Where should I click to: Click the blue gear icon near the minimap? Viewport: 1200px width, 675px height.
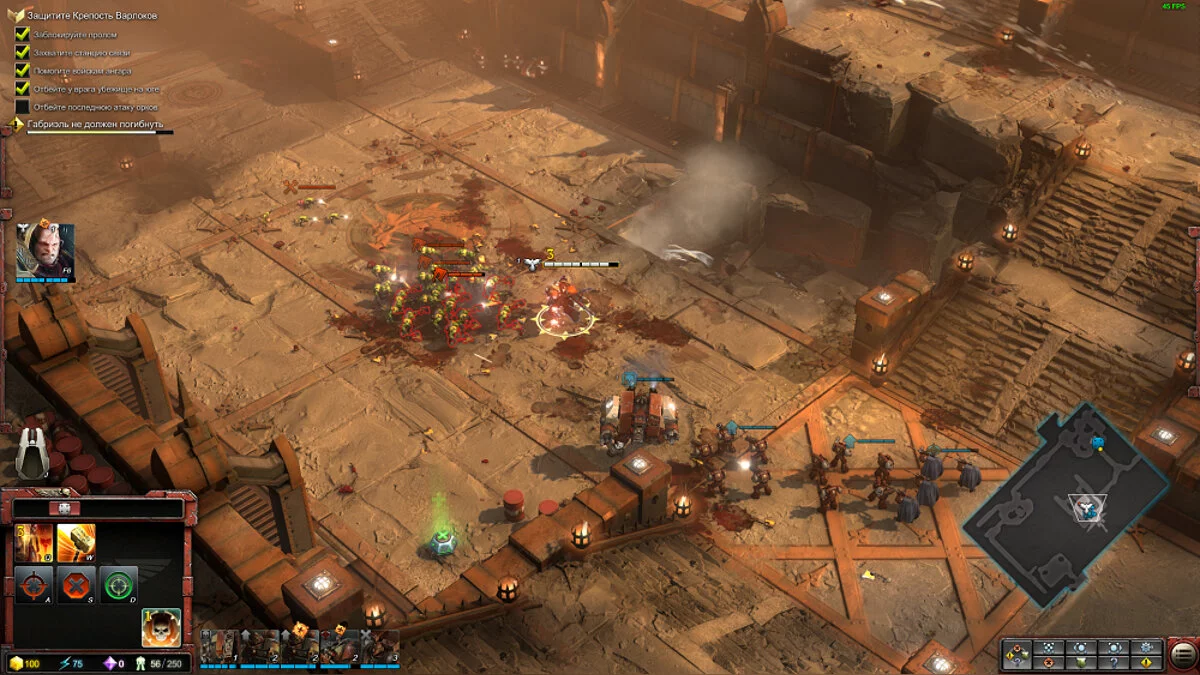(x=1146, y=647)
